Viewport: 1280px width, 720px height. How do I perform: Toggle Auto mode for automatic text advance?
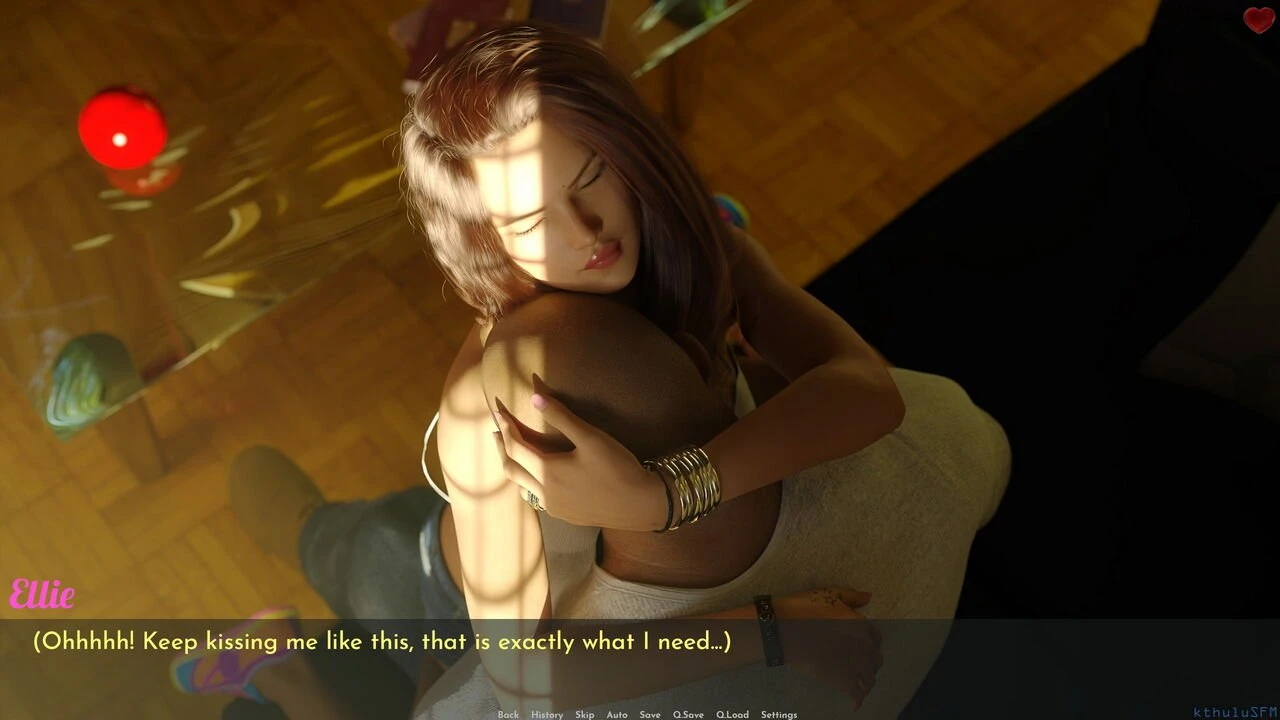coord(616,714)
